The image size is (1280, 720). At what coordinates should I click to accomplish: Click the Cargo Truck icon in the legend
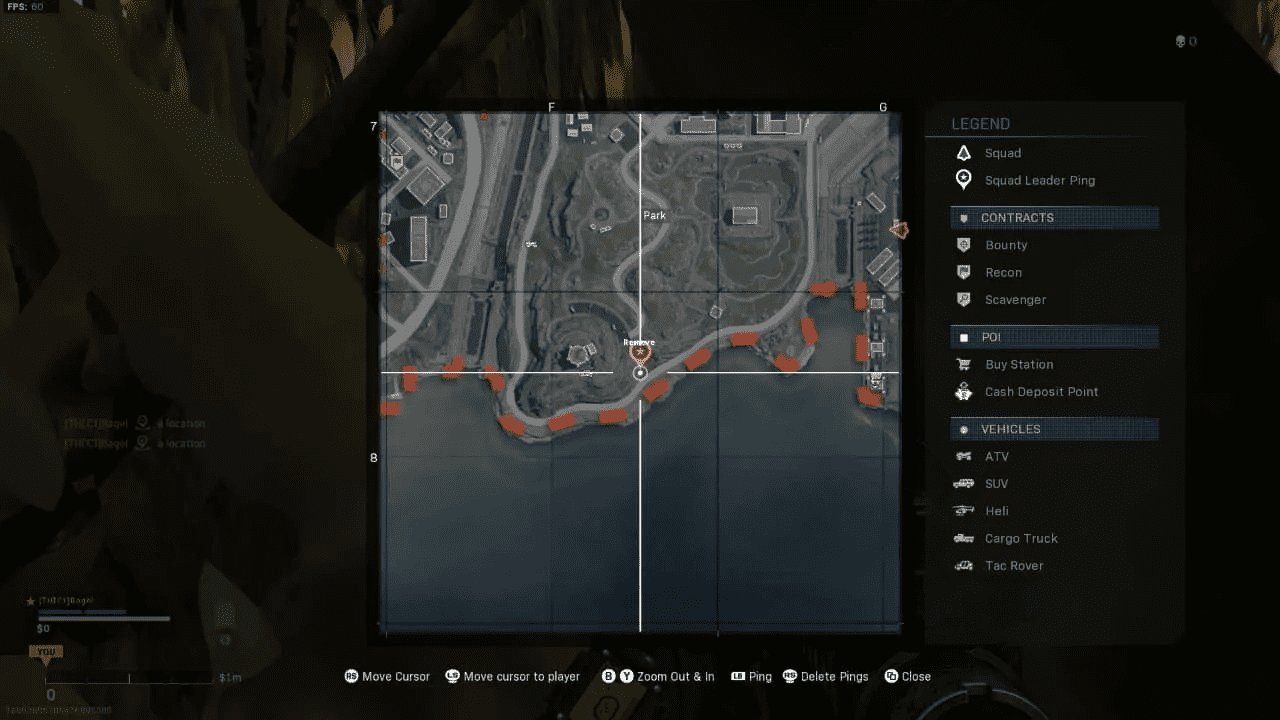coord(963,538)
